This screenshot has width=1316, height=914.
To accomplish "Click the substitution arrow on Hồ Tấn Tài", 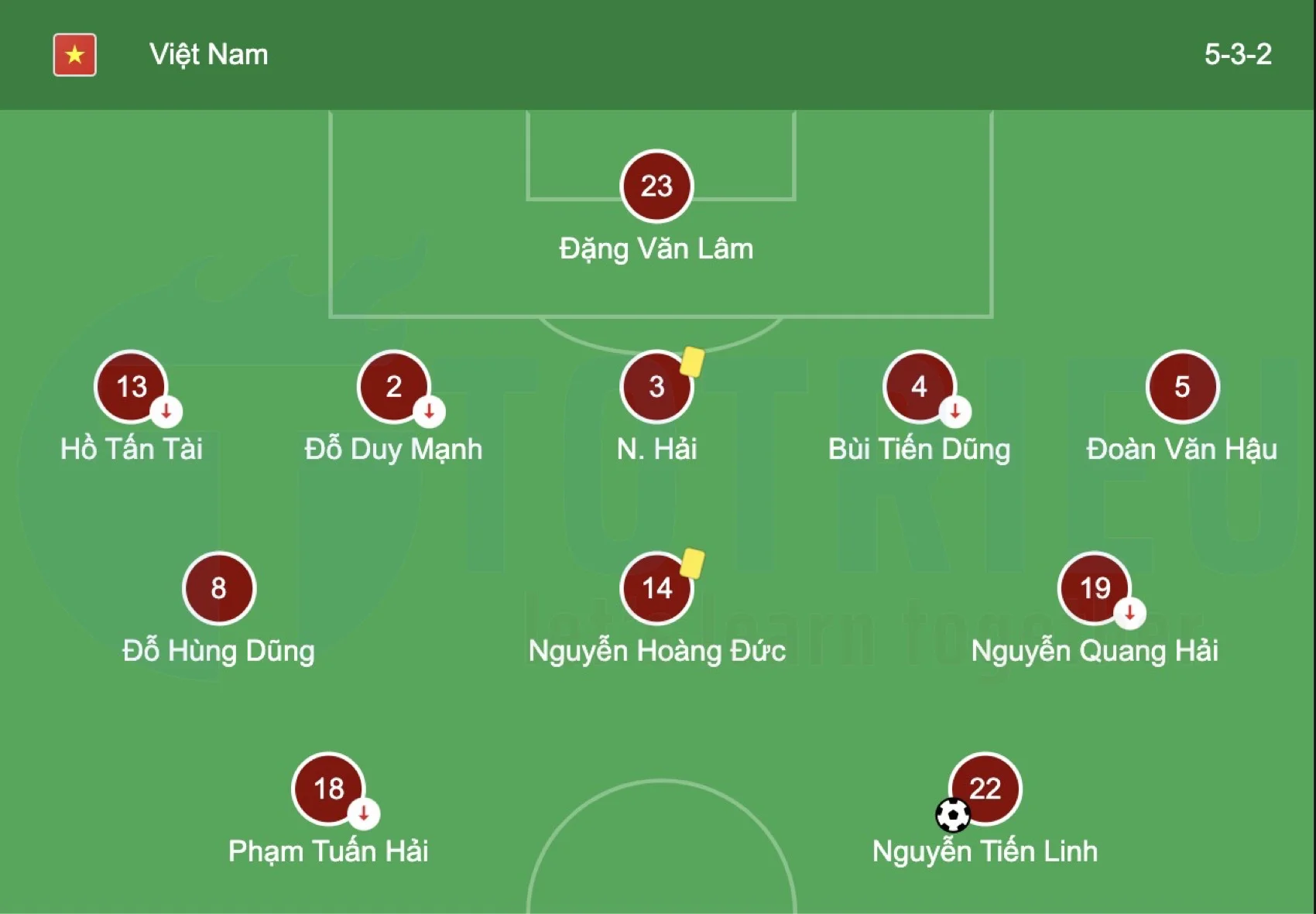I will click(165, 412).
